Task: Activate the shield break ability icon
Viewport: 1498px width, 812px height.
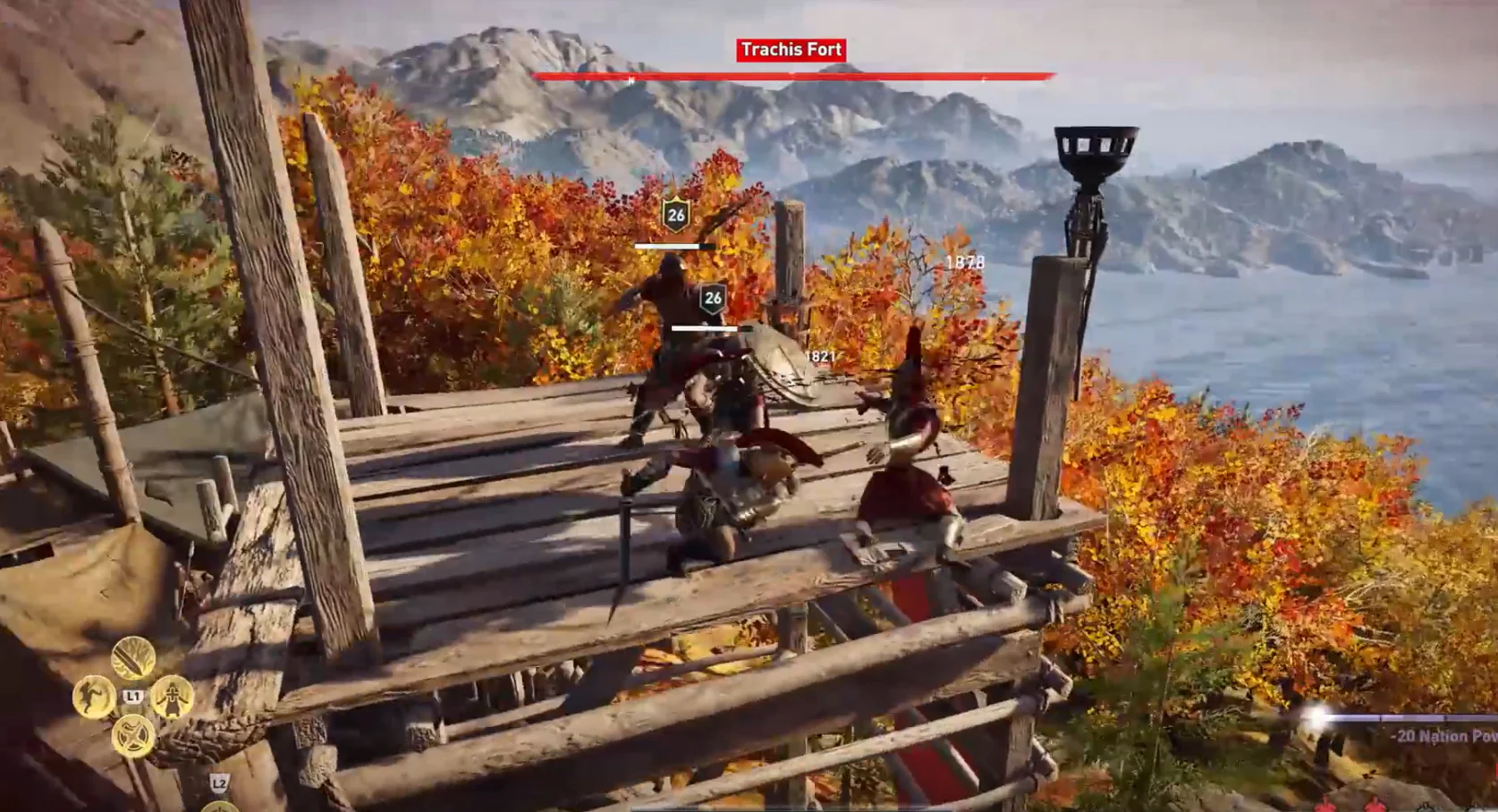Action: click(133, 736)
